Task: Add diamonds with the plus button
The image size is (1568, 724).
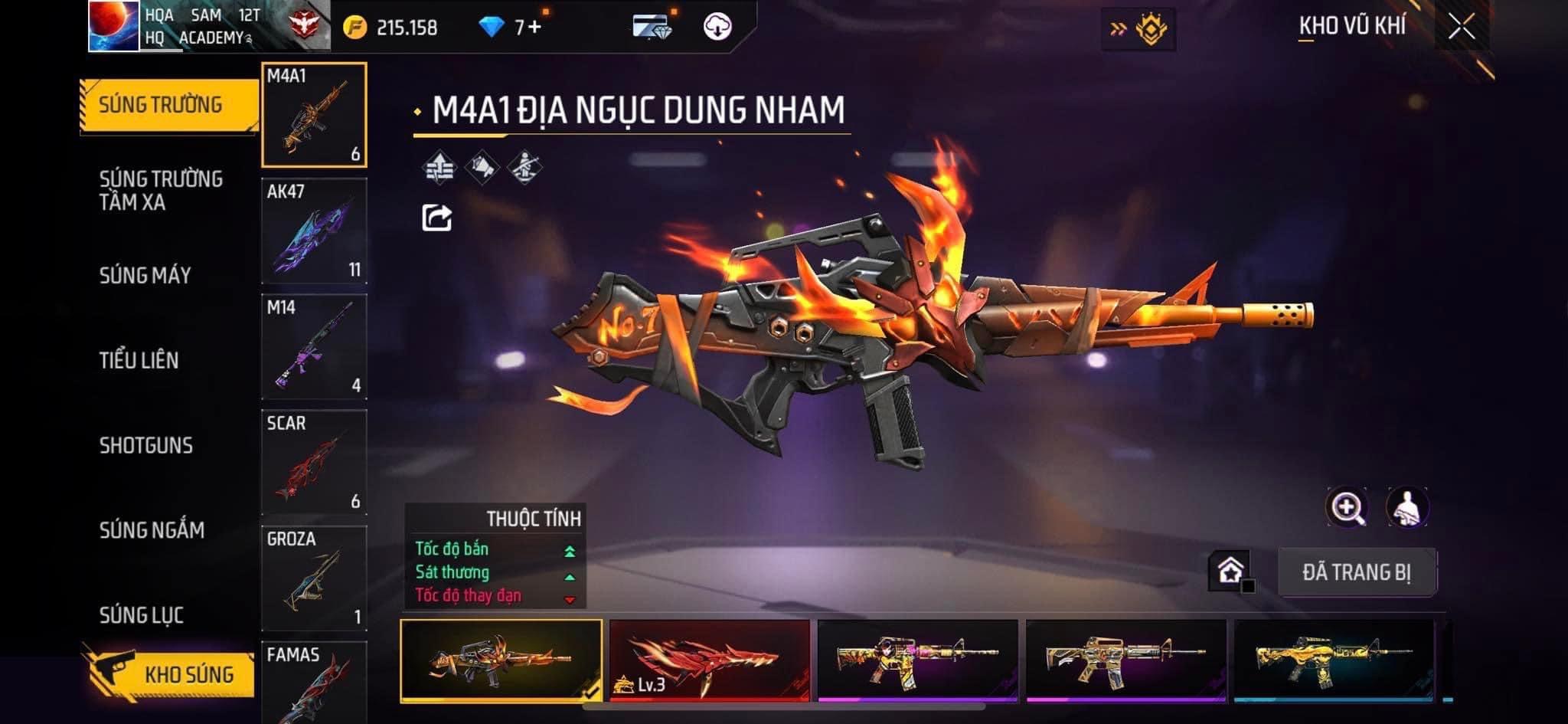Action: click(534, 28)
